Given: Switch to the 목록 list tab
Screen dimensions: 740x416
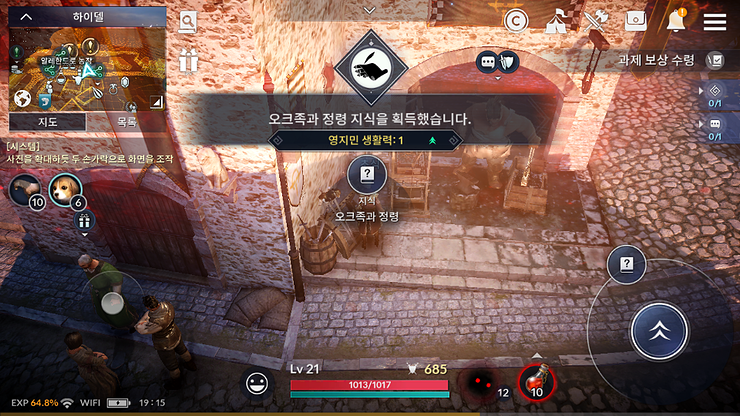Looking at the screenshot, I should click(127, 121).
